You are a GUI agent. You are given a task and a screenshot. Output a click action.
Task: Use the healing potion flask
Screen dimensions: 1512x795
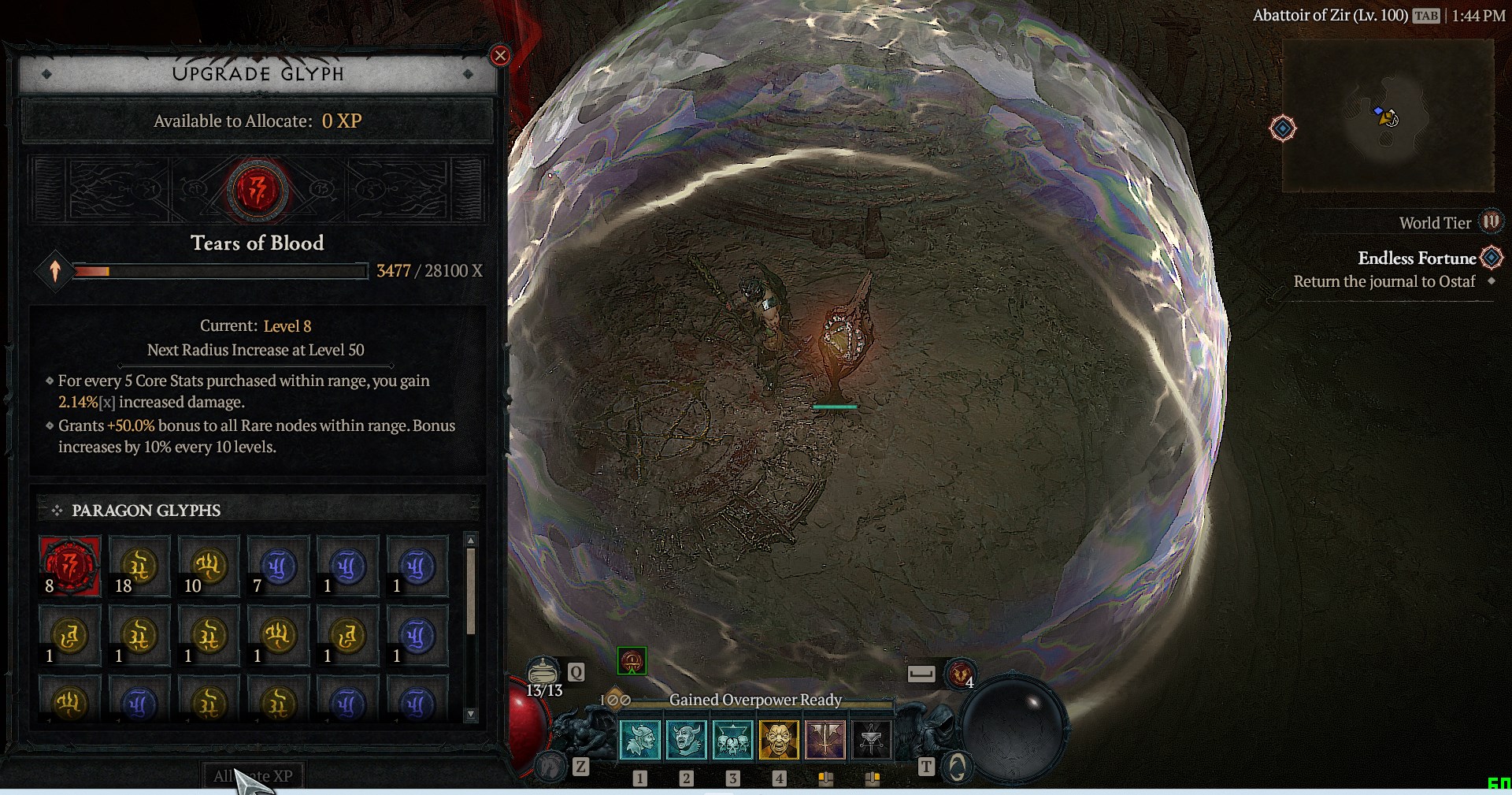coord(543,672)
